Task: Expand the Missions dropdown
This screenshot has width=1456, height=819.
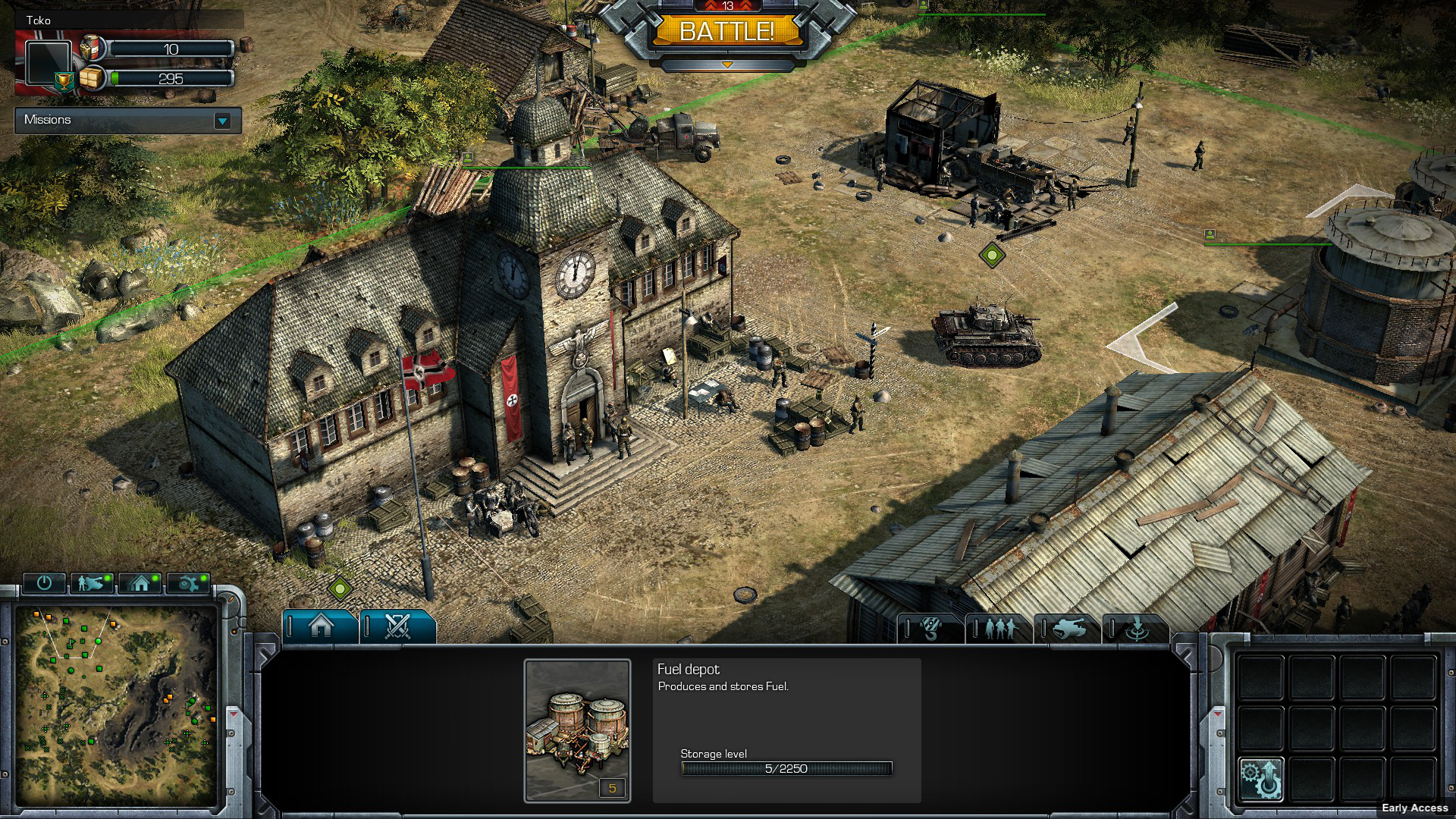Action: (x=222, y=121)
